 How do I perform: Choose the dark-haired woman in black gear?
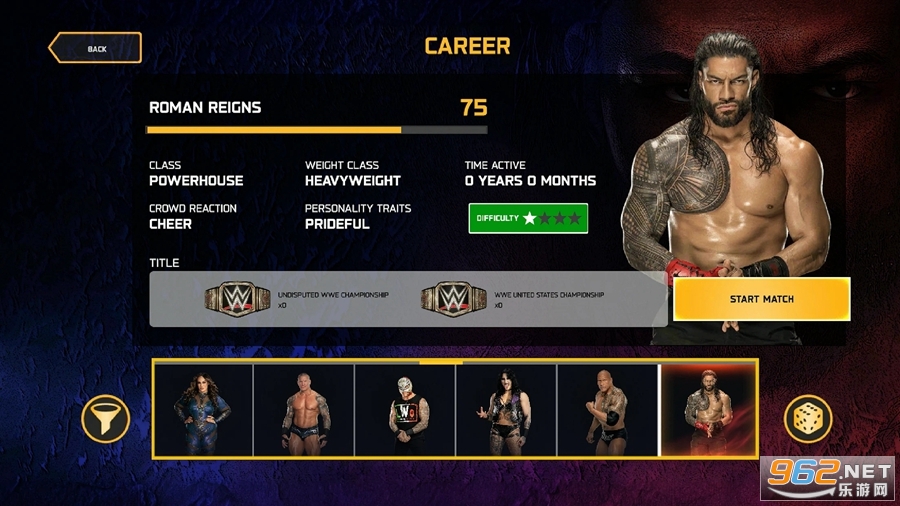[x=506, y=409]
